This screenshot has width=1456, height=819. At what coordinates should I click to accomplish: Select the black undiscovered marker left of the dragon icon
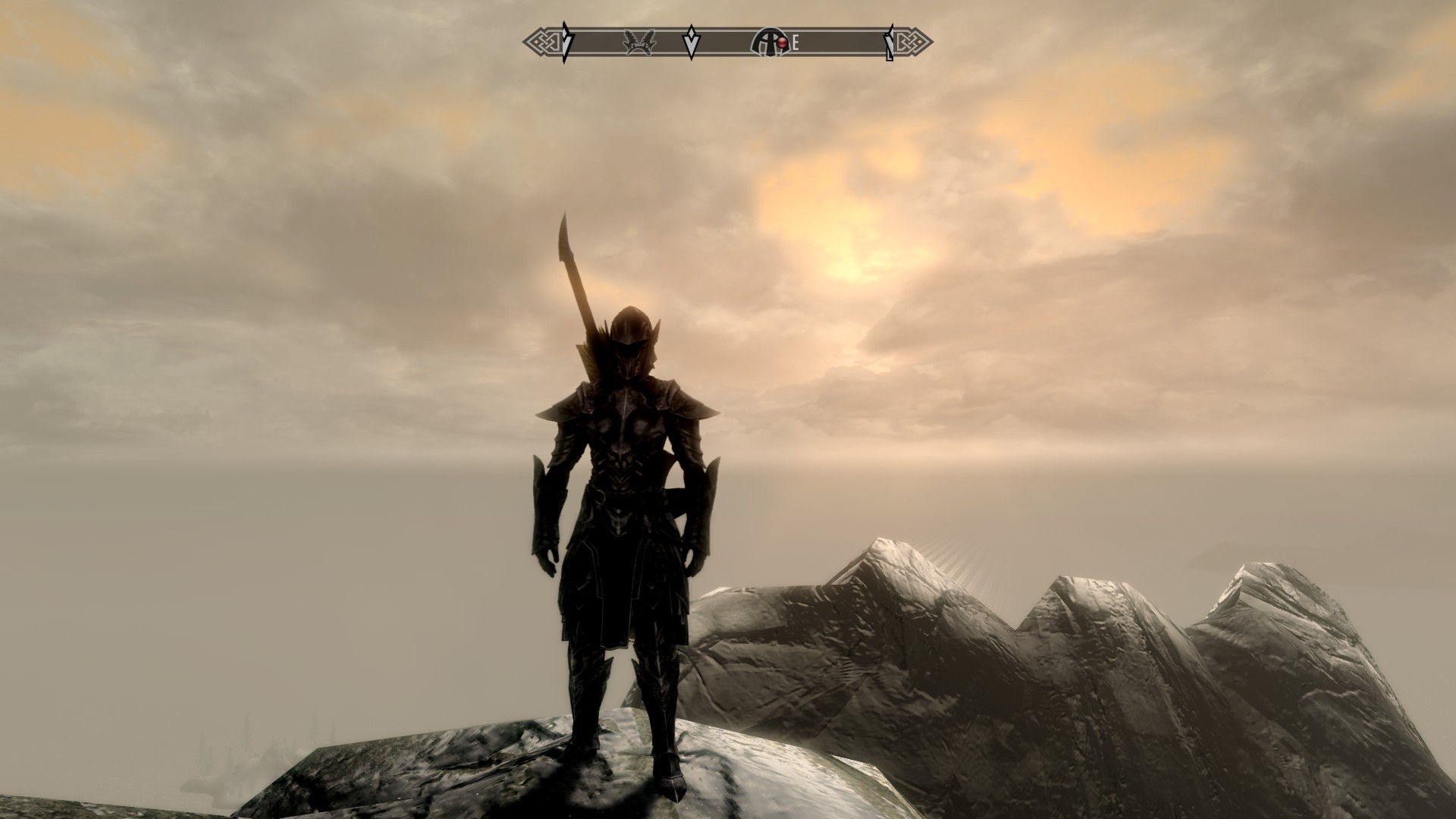click(x=566, y=42)
